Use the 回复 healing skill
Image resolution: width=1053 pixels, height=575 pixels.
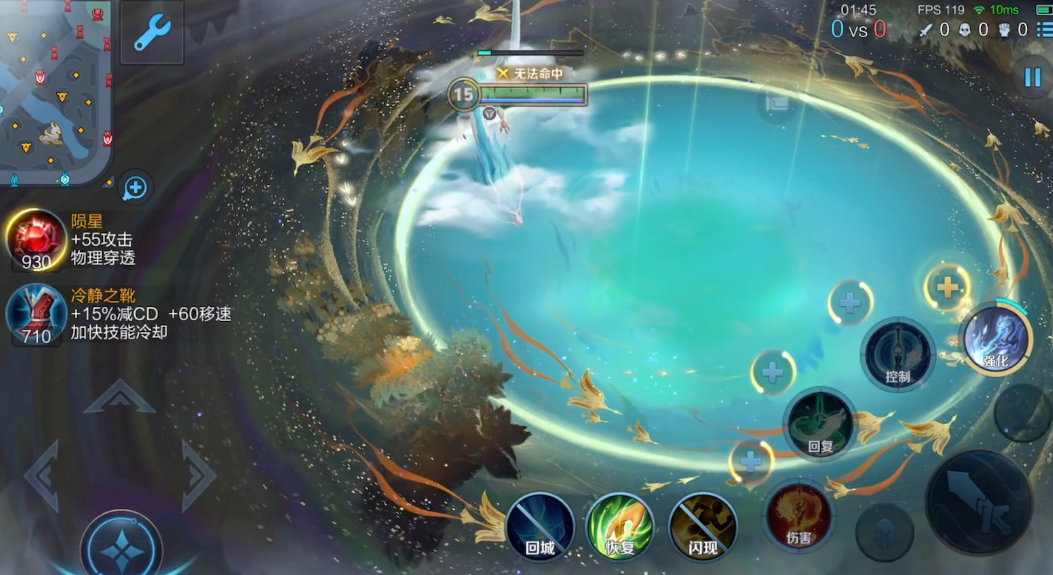click(820, 424)
